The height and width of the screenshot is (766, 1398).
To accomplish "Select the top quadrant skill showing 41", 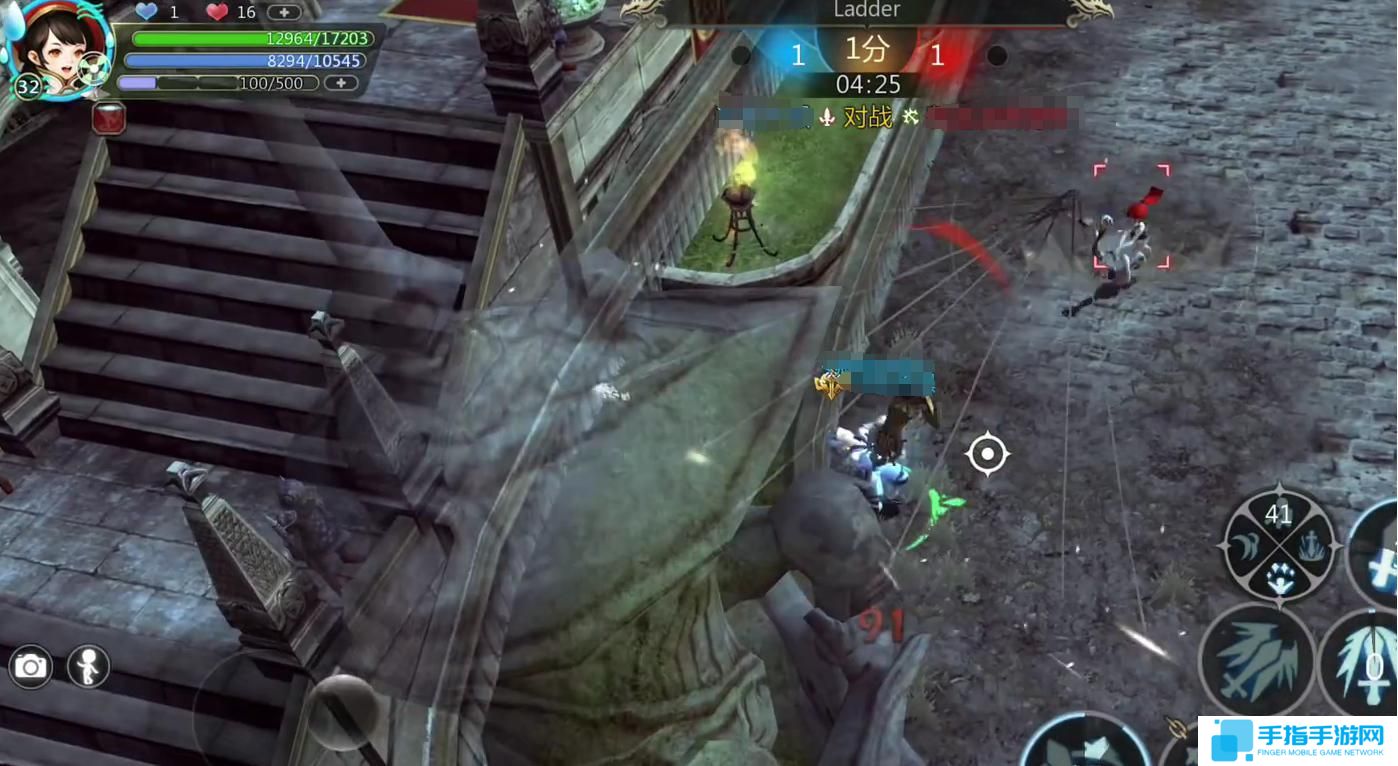I will (x=1279, y=515).
